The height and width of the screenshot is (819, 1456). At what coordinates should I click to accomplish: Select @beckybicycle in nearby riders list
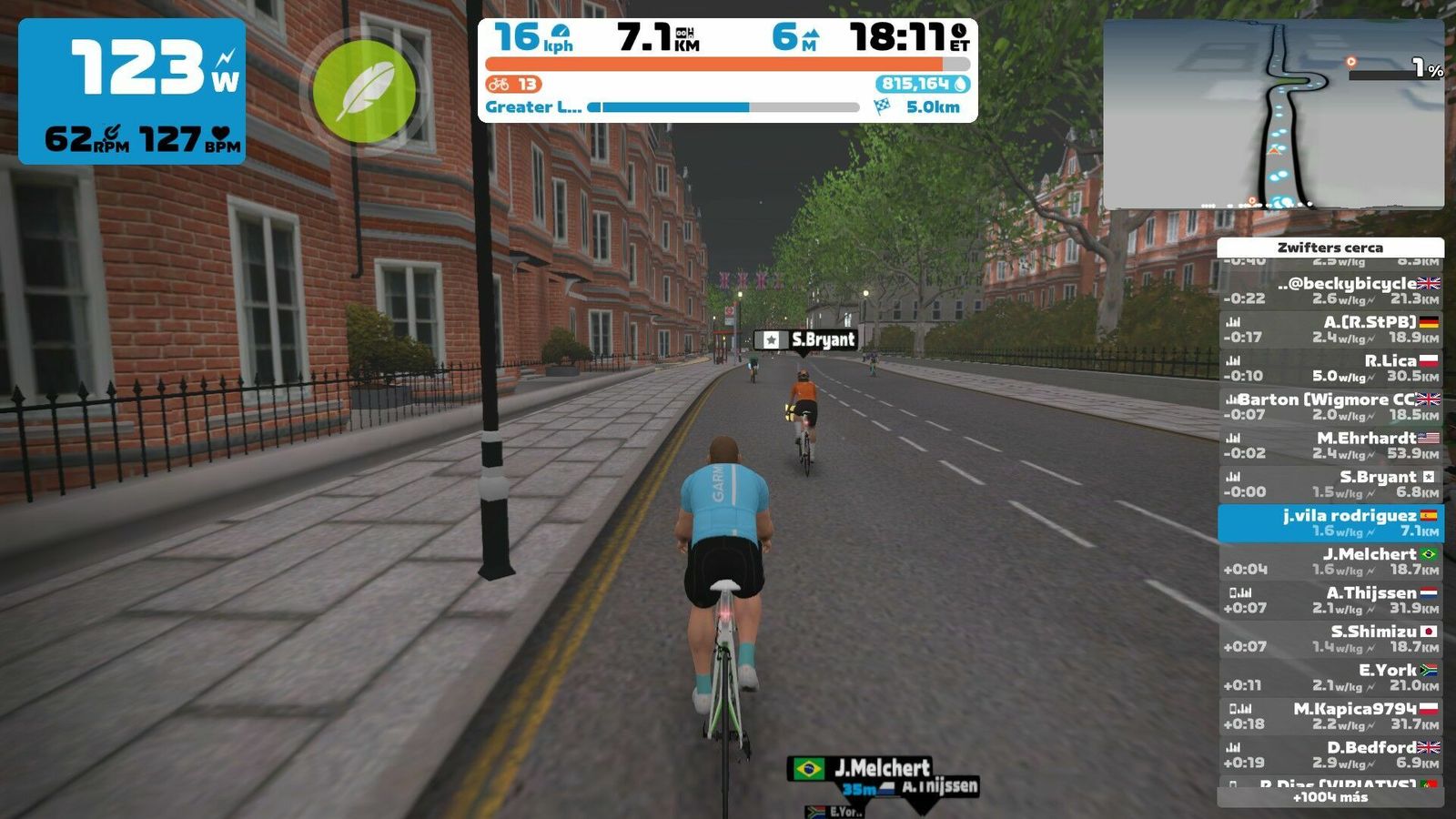[1330, 290]
